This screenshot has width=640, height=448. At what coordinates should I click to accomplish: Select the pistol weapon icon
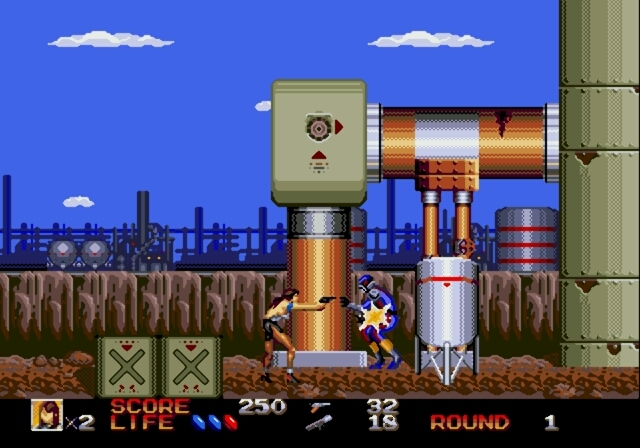(320, 406)
